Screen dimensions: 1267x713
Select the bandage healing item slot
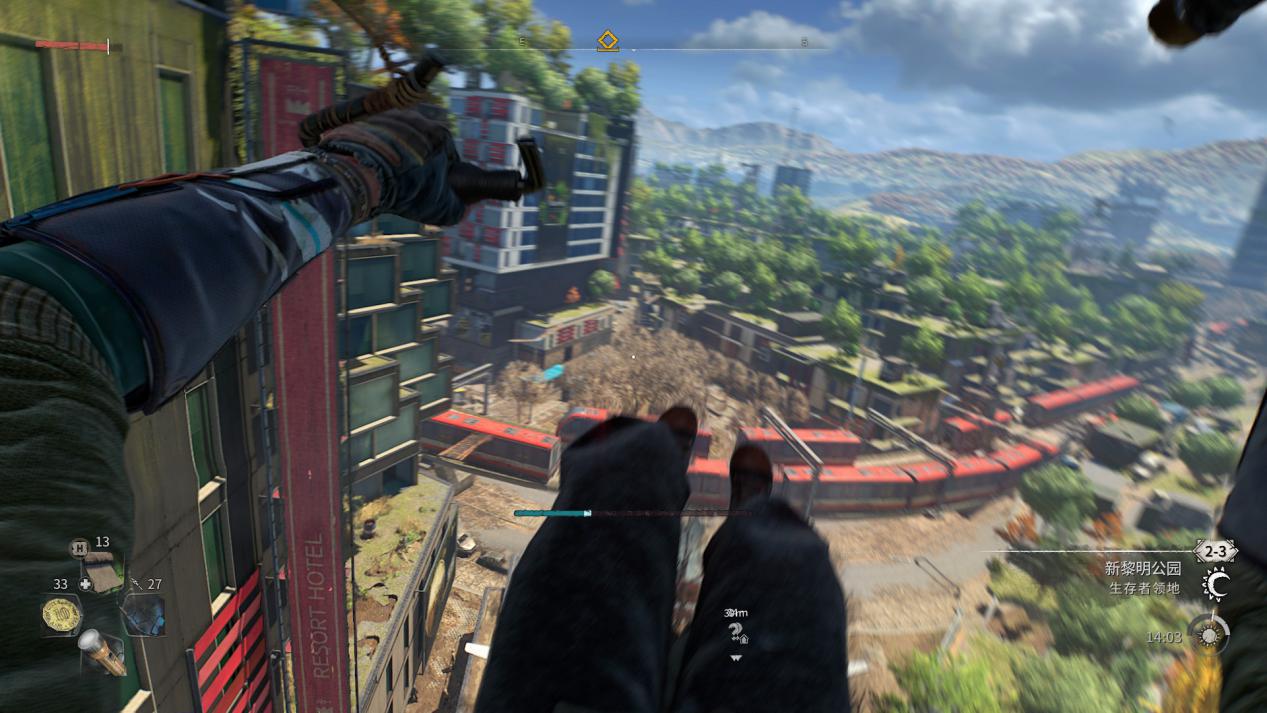pyautogui.click(x=103, y=571)
